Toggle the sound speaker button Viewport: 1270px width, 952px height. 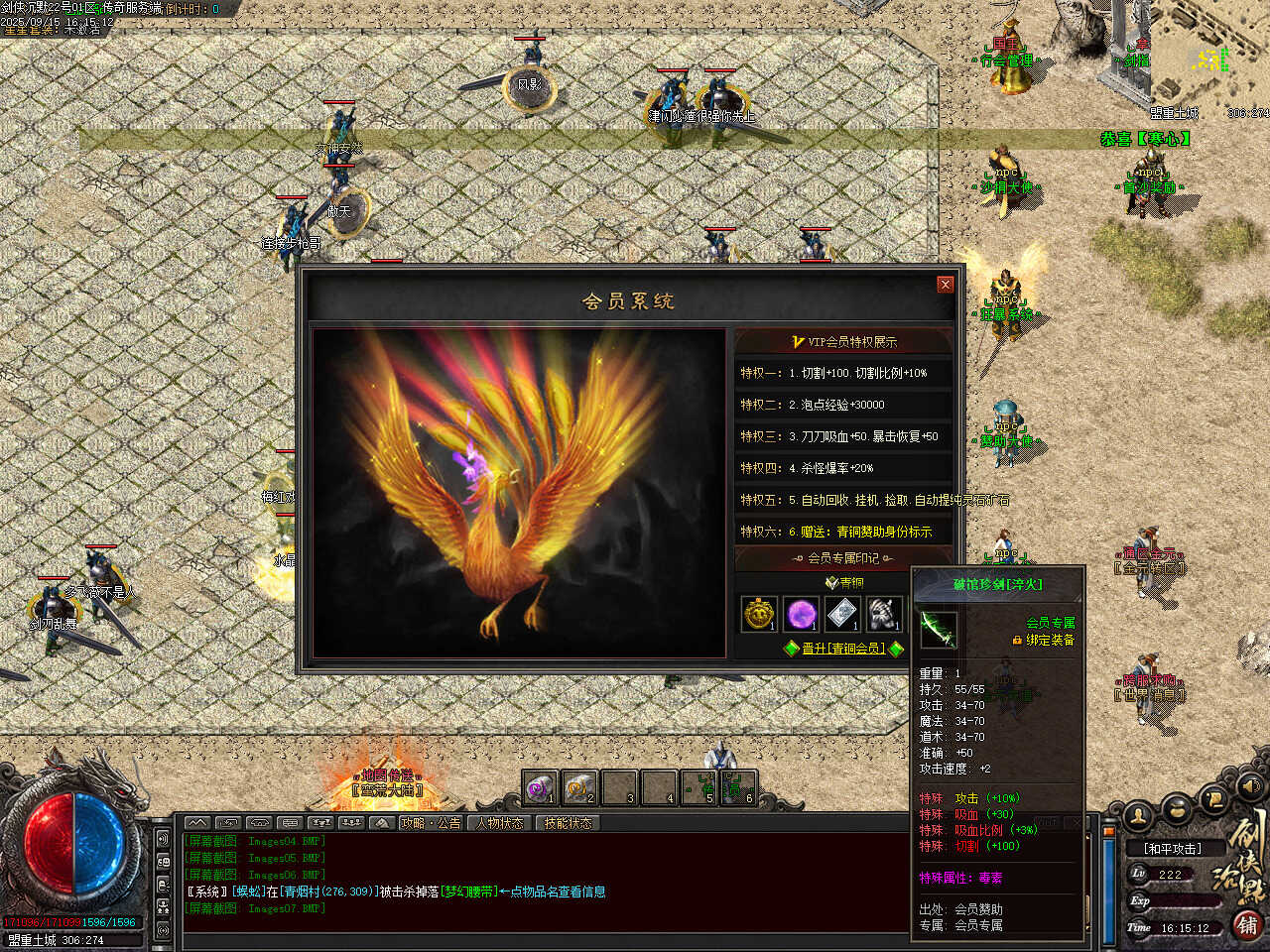(x=1252, y=786)
